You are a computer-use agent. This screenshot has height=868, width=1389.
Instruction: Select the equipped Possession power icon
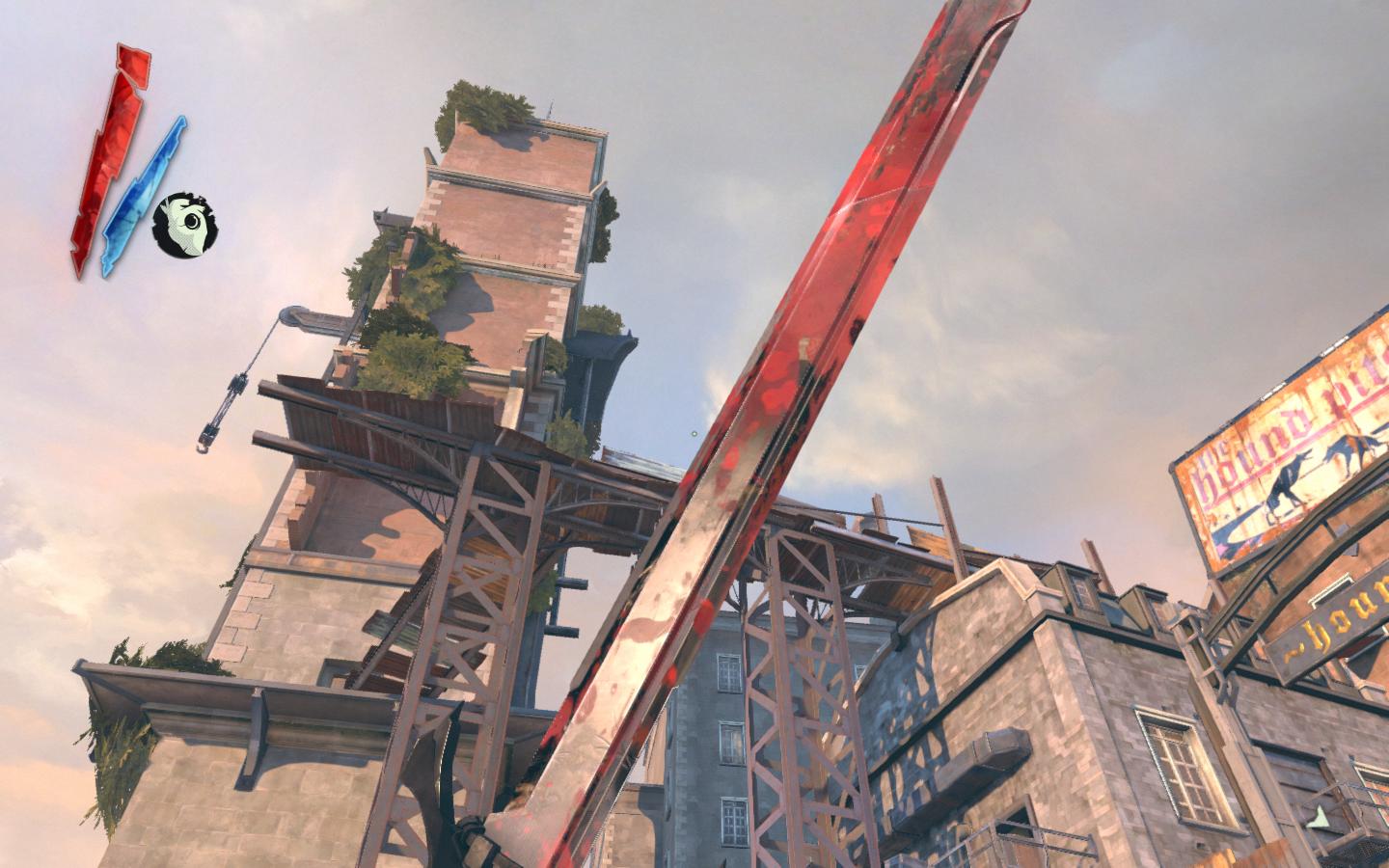click(x=185, y=225)
